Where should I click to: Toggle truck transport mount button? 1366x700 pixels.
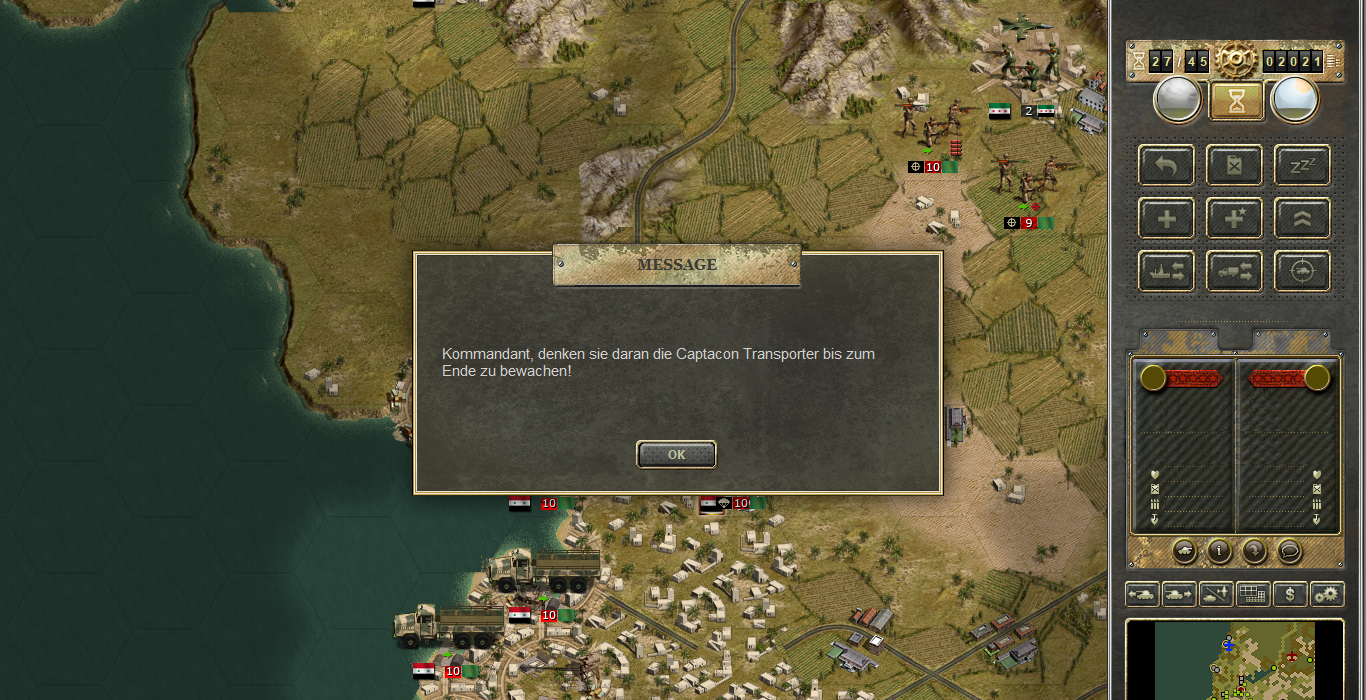point(1234,271)
